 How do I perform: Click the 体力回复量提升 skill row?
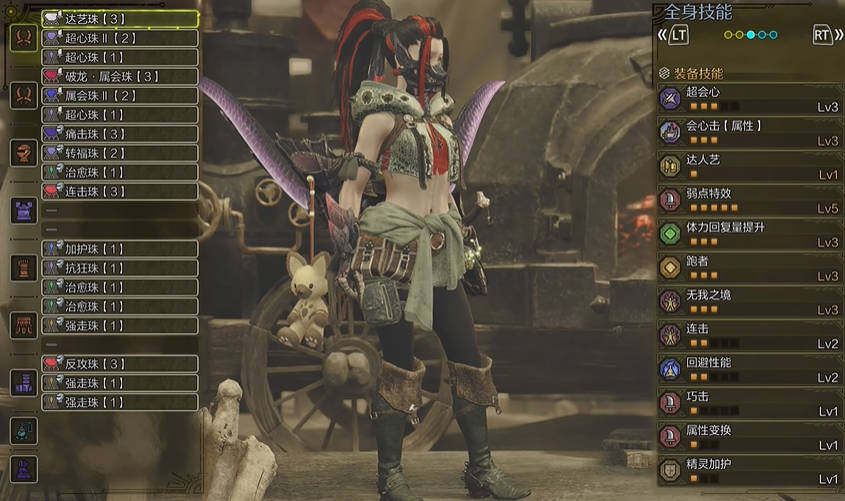coord(749,233)
